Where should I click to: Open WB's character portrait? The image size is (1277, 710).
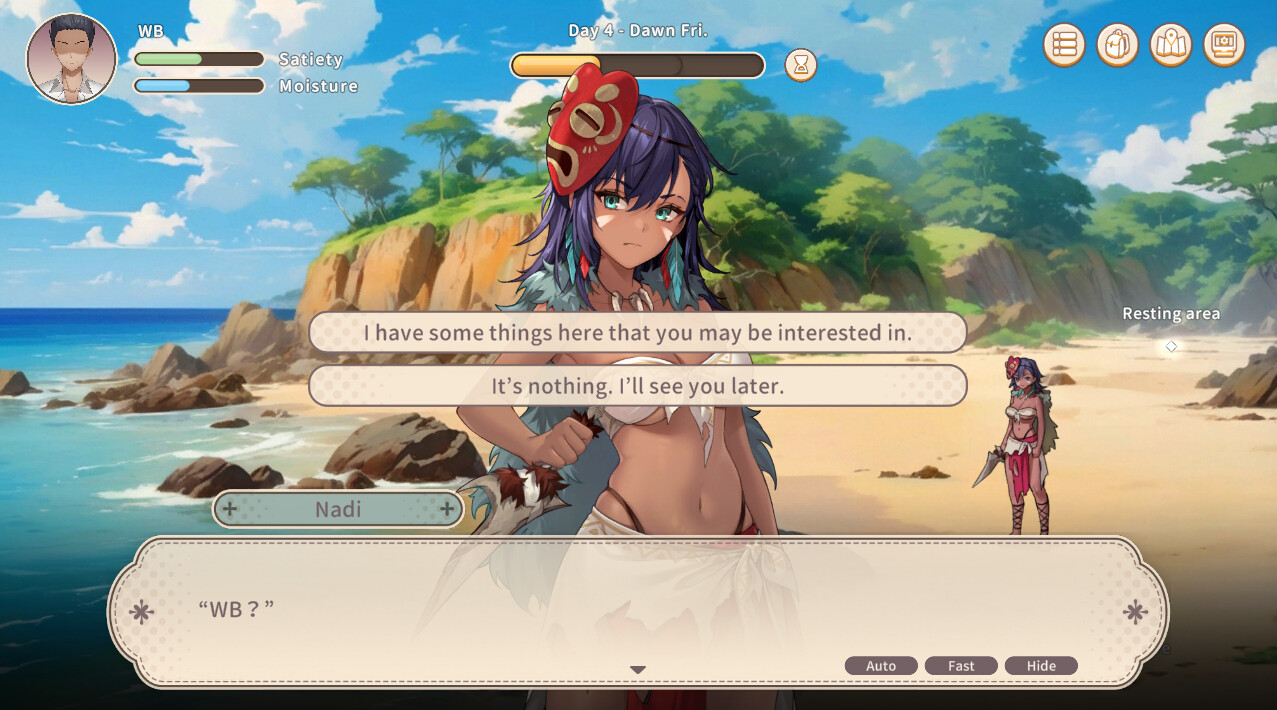71,59
